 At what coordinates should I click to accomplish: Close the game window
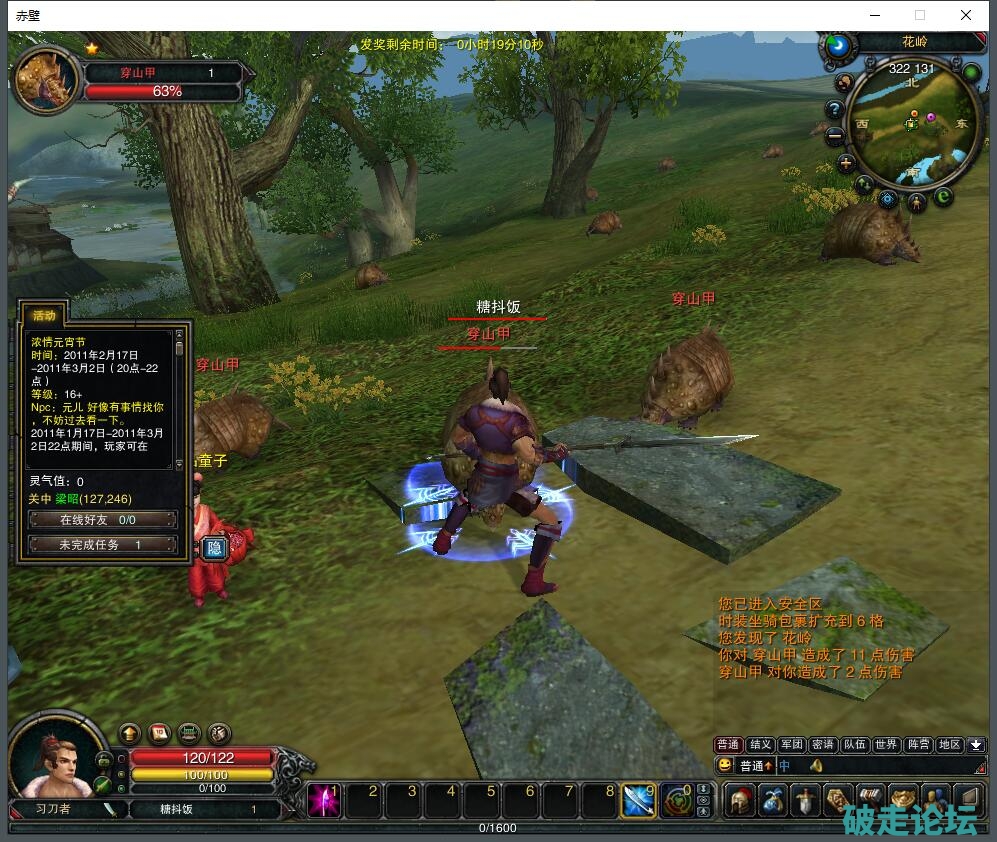pyautogui.click(x=966, y=15)
